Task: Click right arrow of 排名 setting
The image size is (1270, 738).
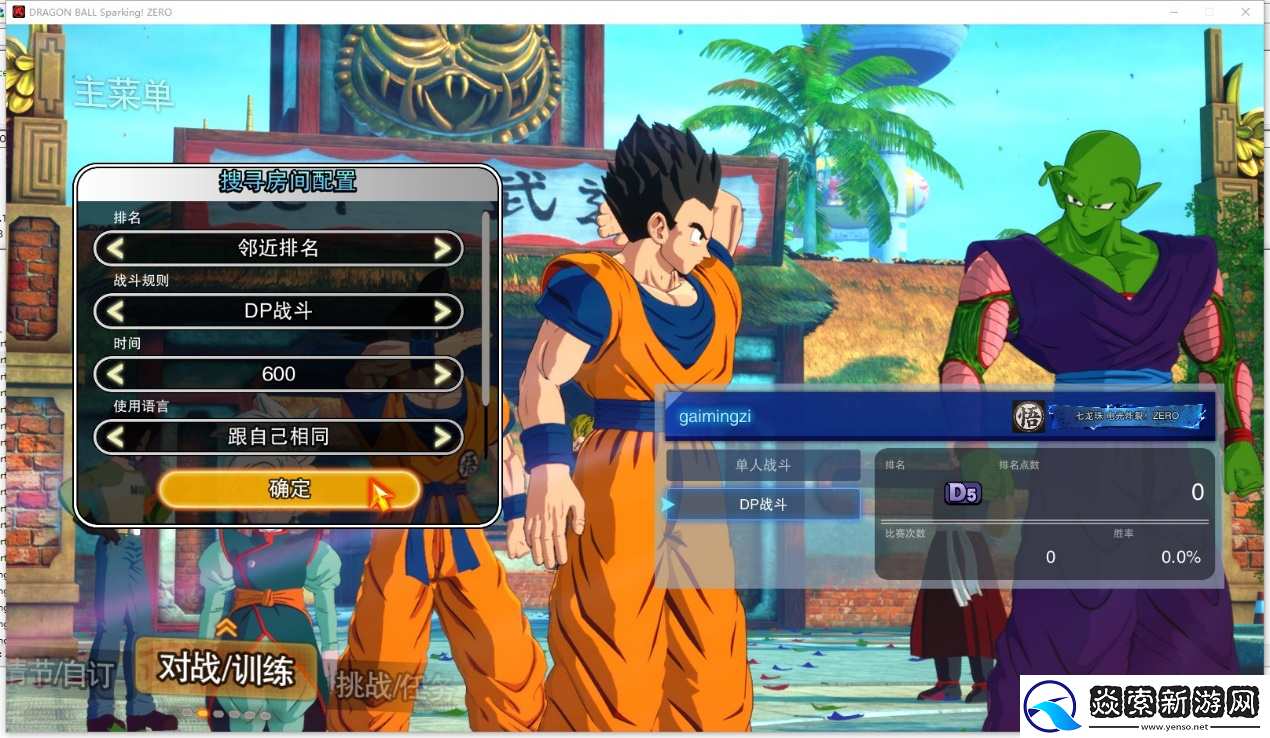Action: (x=442, y=248)
